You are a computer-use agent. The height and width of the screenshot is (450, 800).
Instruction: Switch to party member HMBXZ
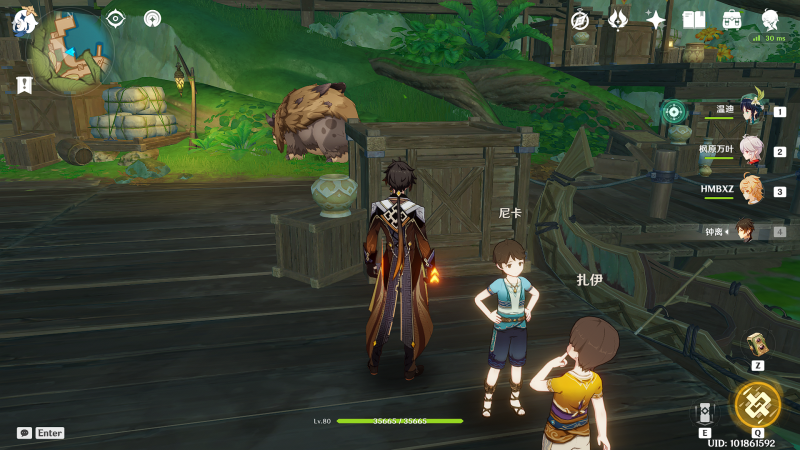coord(745,191)
